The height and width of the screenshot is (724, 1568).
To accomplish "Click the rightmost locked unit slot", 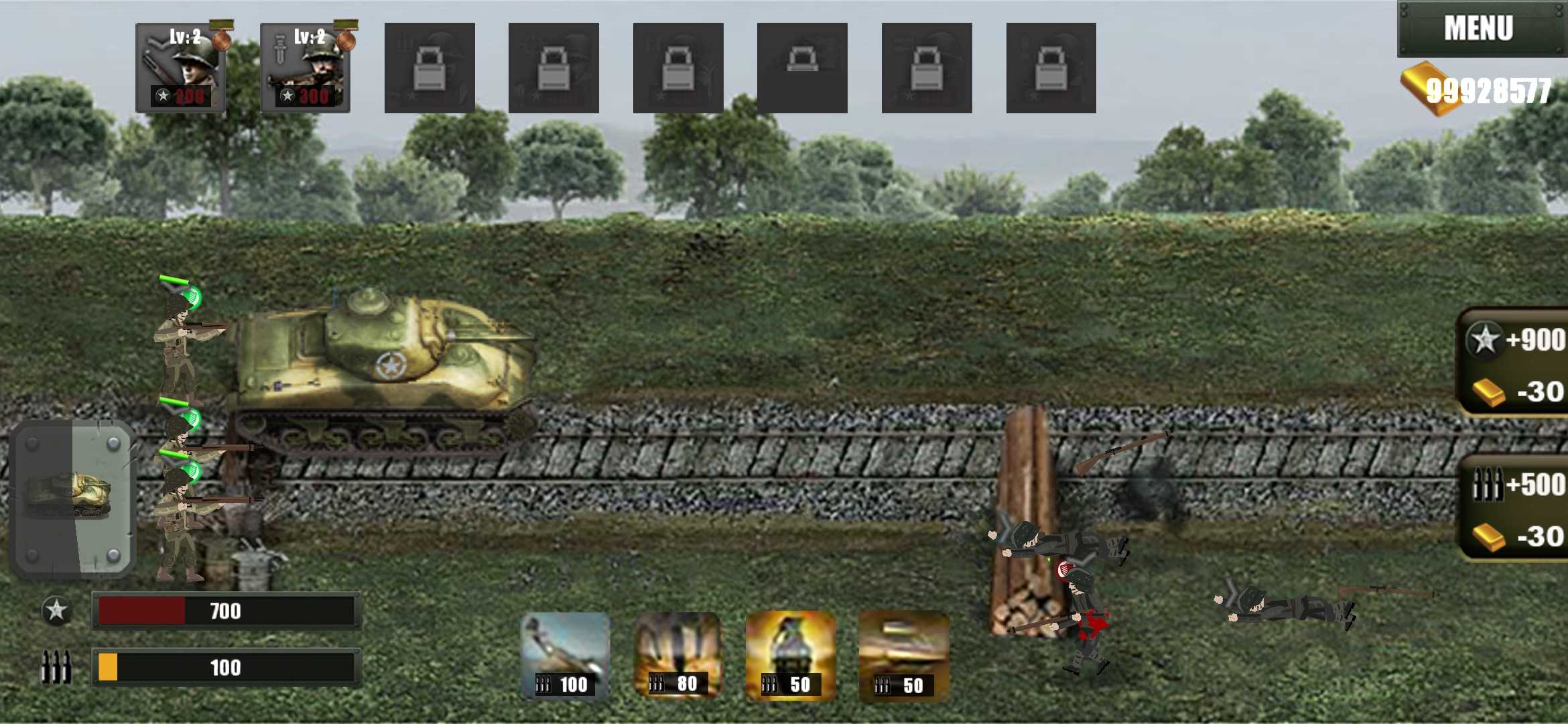I will pos(1051,67).
